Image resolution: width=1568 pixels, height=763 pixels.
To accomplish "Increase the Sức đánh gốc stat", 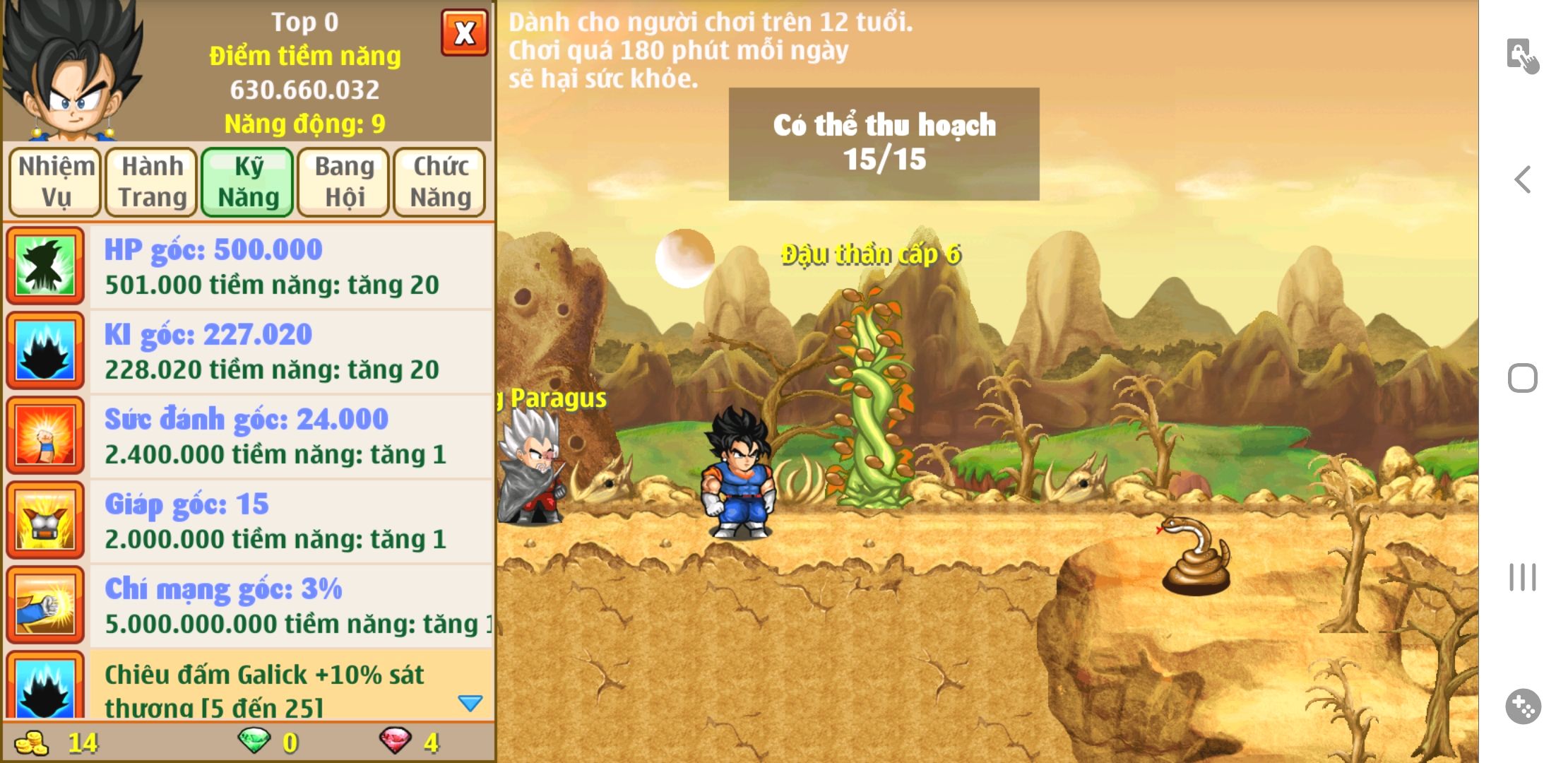I will 290,437.
